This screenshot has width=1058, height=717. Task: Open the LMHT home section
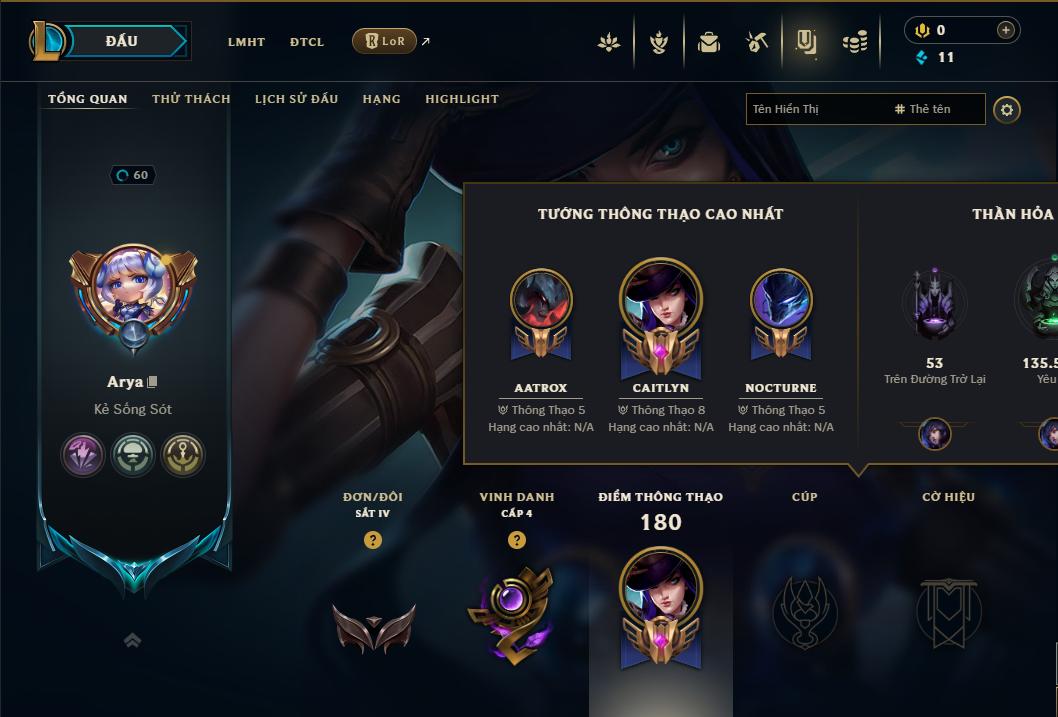tap(246, 42)
